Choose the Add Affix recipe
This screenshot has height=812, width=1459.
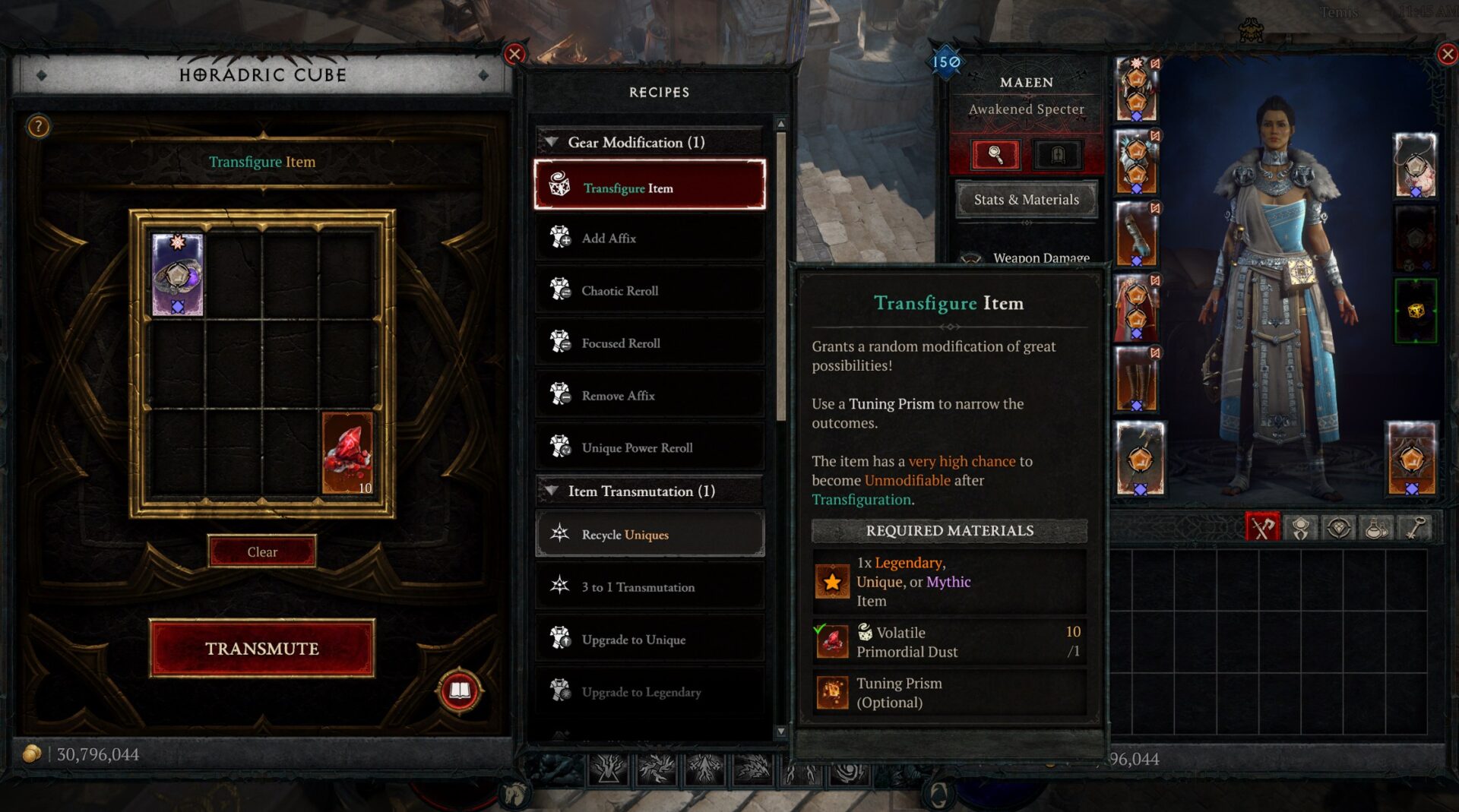point(650,238)
